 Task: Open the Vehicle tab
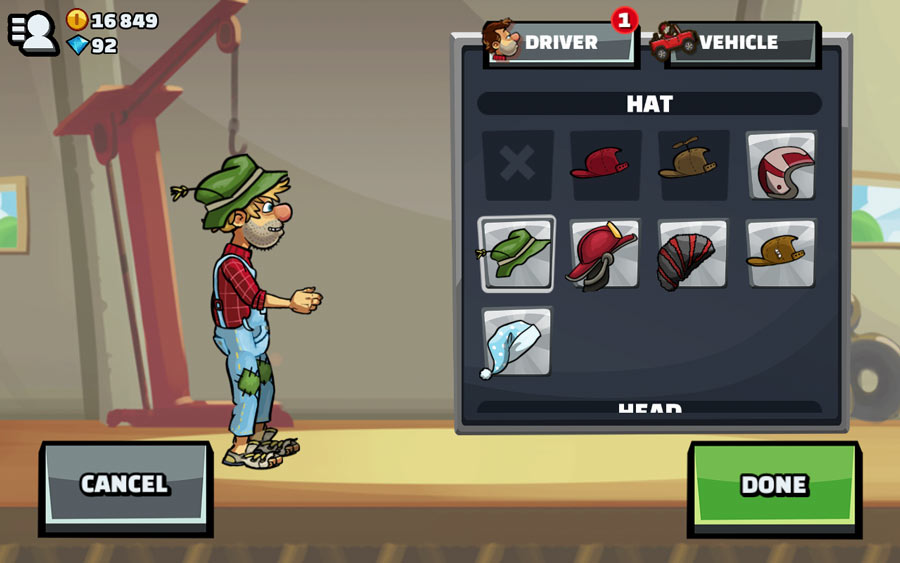(x=740, y=42)
